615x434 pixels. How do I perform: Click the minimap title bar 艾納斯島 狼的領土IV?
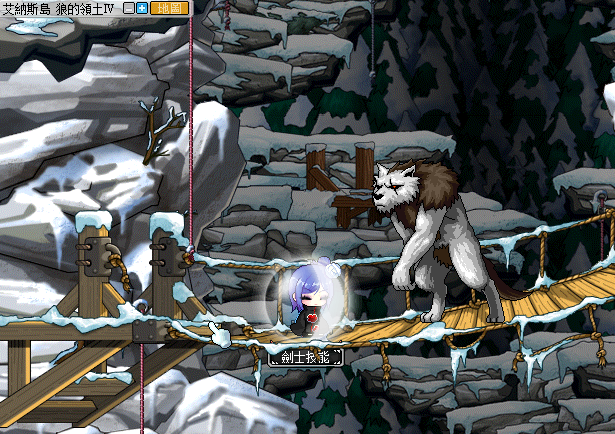point(60,8)
